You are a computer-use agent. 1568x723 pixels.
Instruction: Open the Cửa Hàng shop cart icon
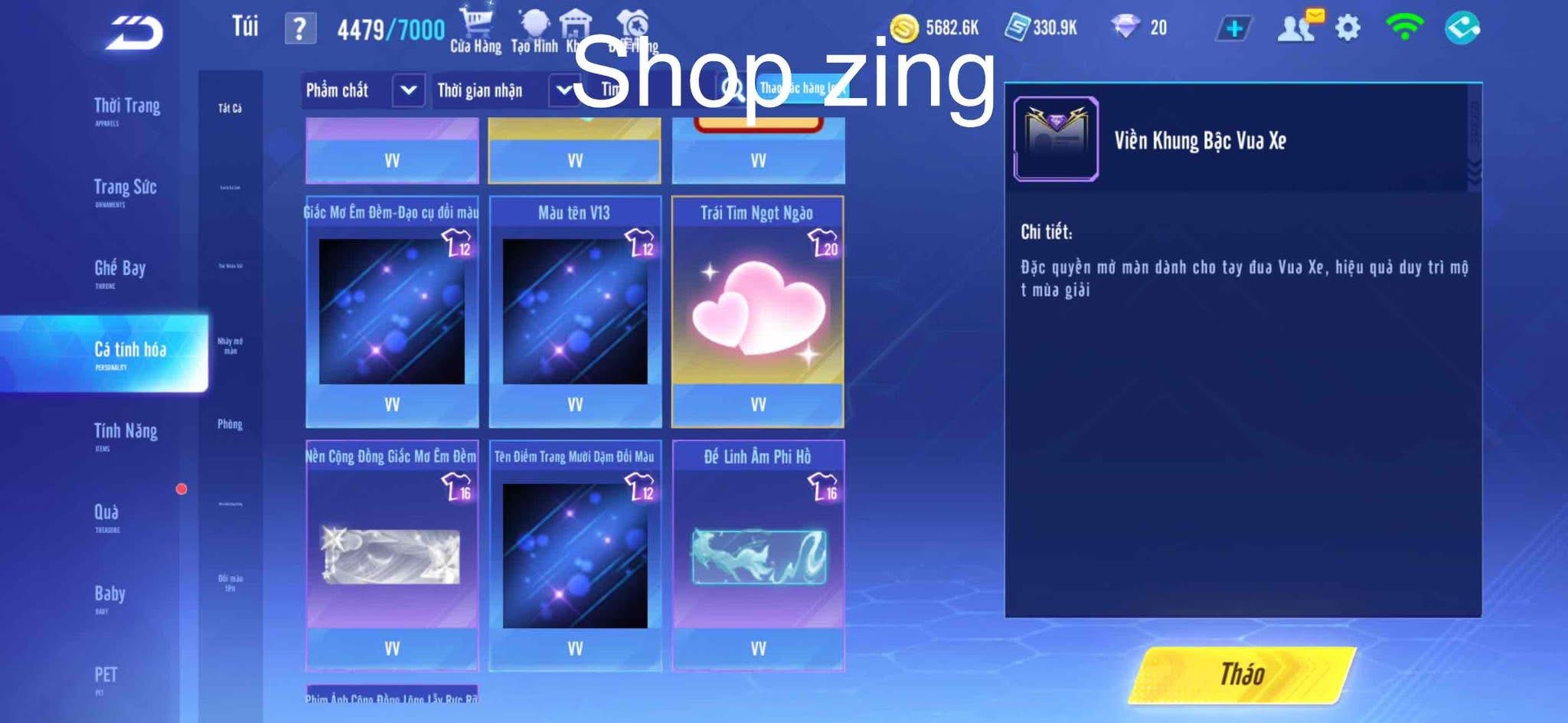[x=475, y=23]
